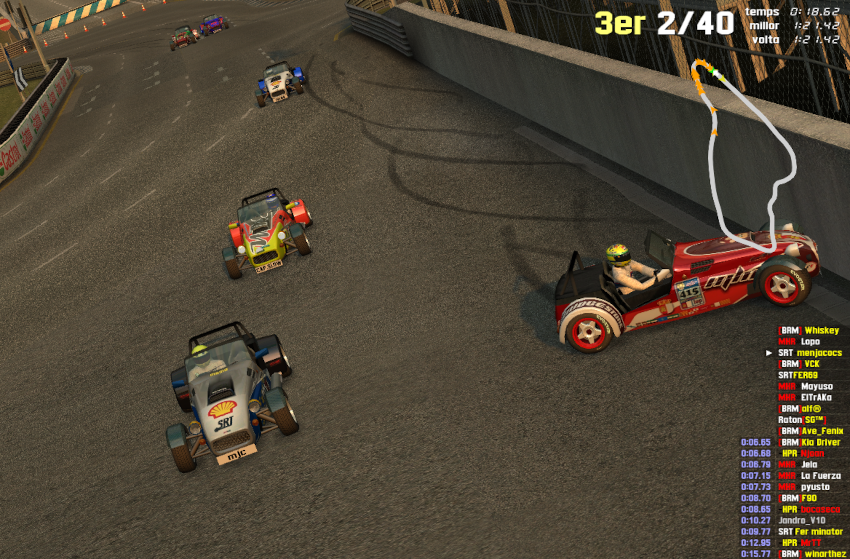Screen dimensions: 850x559
Task: Choose driver Lopo from the standings
Action: click(810, 341)
